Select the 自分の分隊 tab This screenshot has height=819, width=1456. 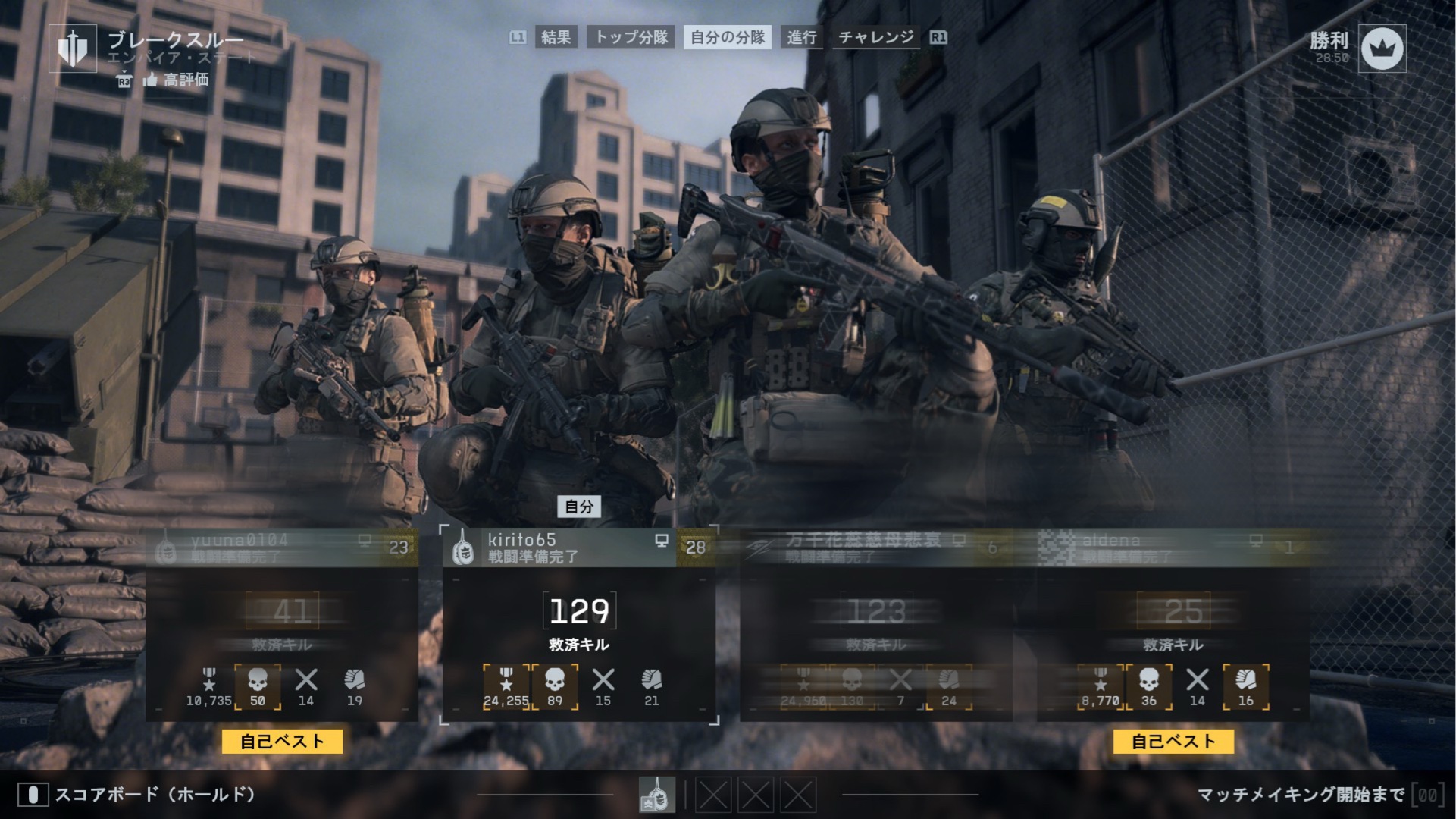tap(728, 37)
